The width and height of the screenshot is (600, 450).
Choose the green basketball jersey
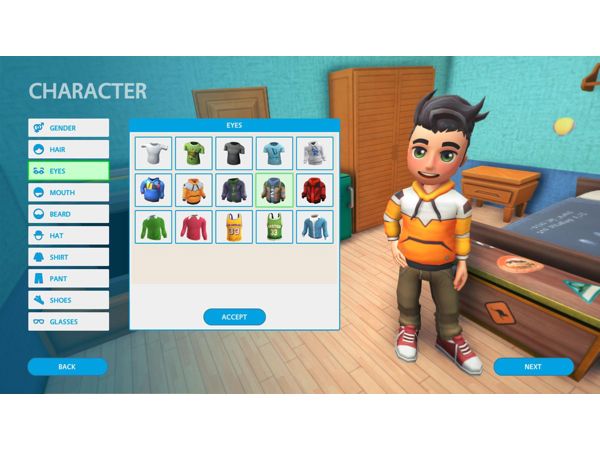coord(274,227)
